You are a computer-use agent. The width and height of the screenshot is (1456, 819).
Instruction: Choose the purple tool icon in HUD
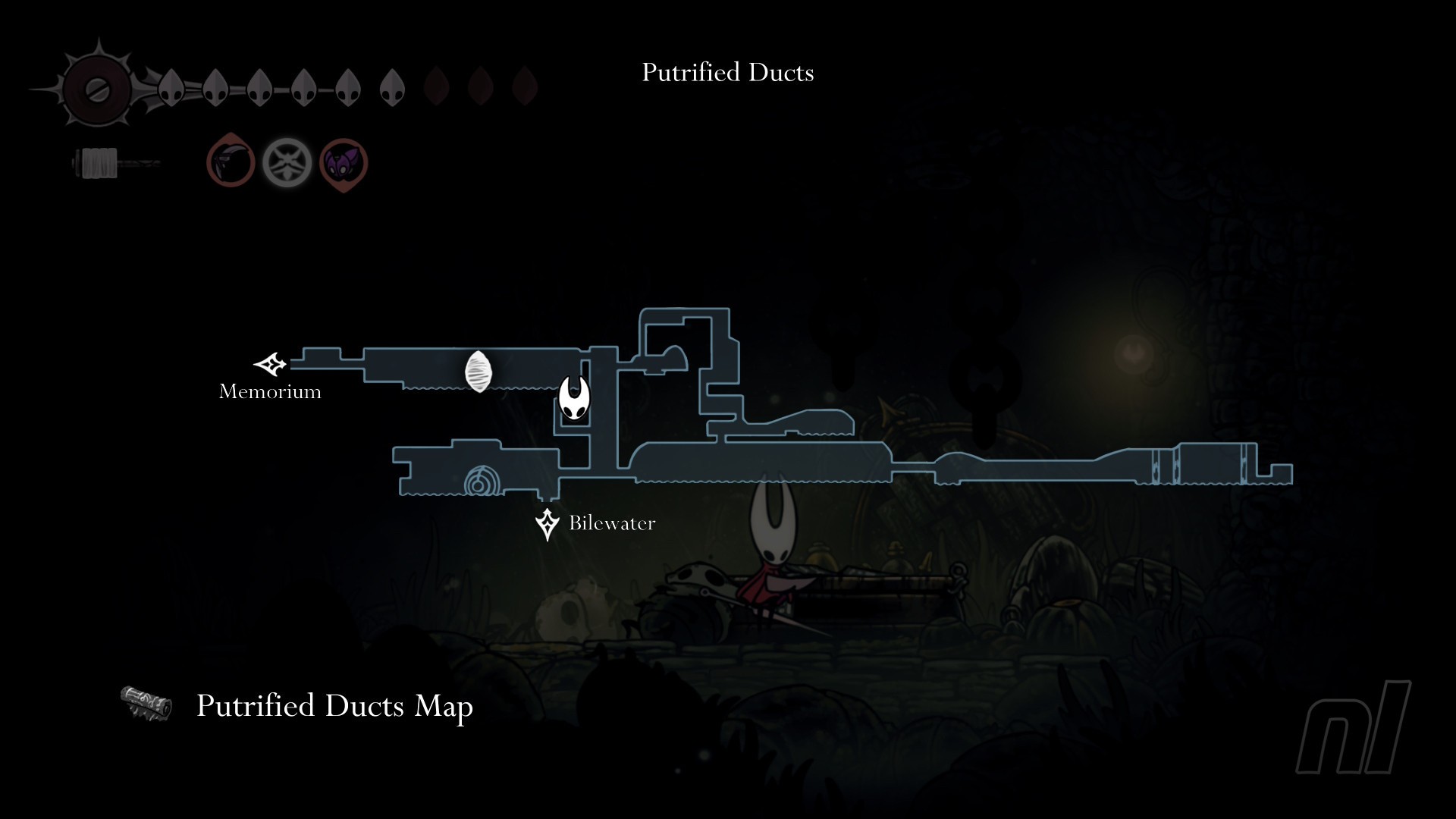(344, 163)
